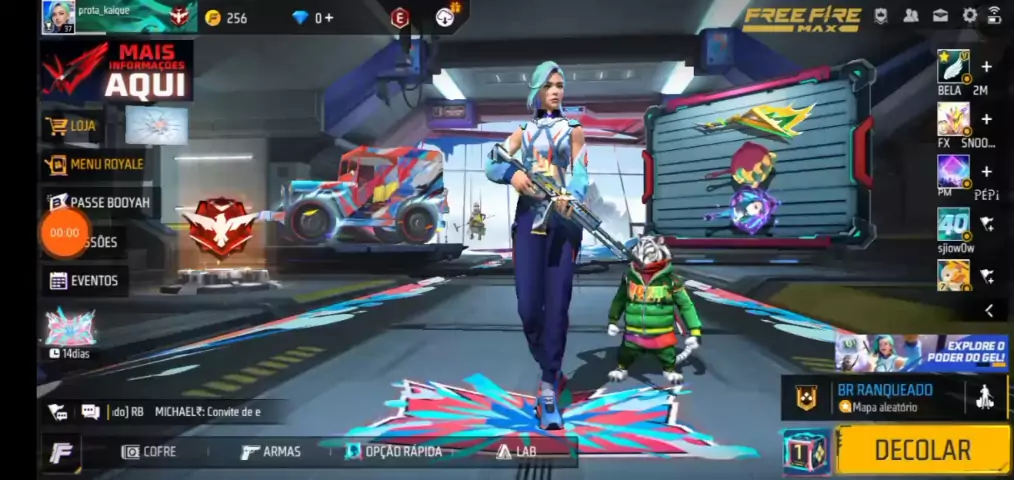The width and height of the screenshot is (1014, 480).
Task: Open the friends list icon
Action: coord(911,16)
